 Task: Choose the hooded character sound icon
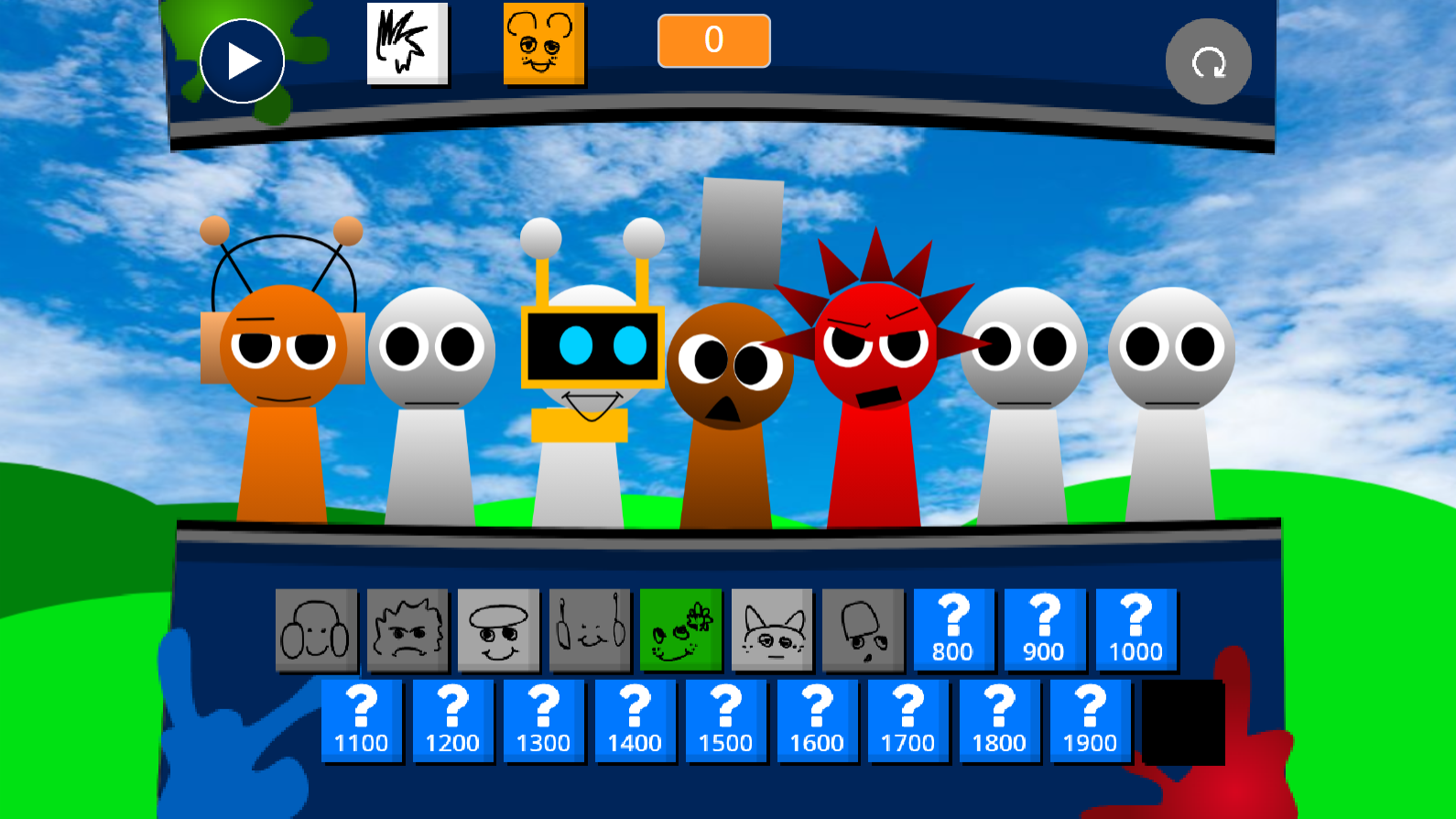(863, 628)
